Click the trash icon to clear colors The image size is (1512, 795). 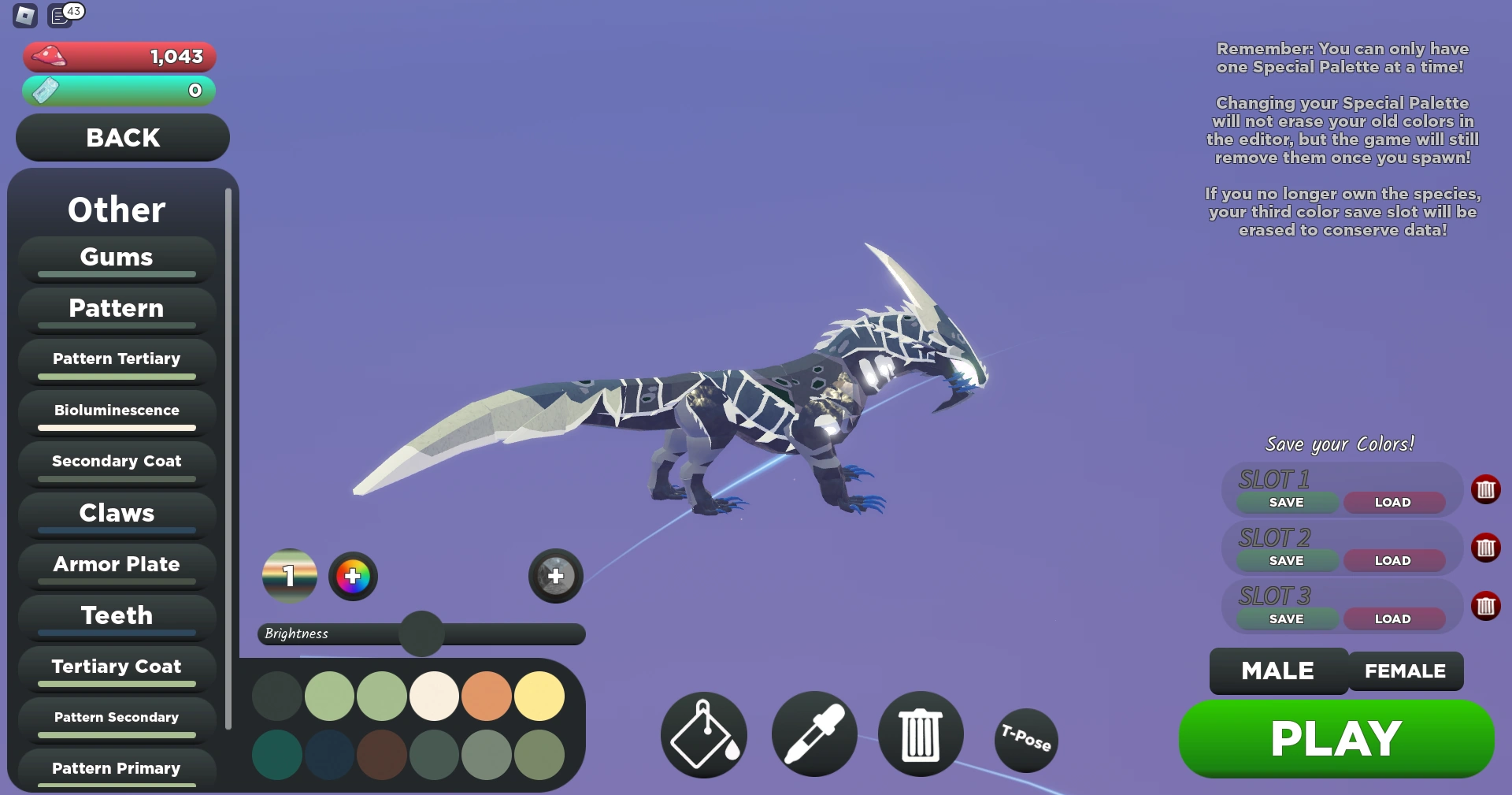tap(920, 734)
